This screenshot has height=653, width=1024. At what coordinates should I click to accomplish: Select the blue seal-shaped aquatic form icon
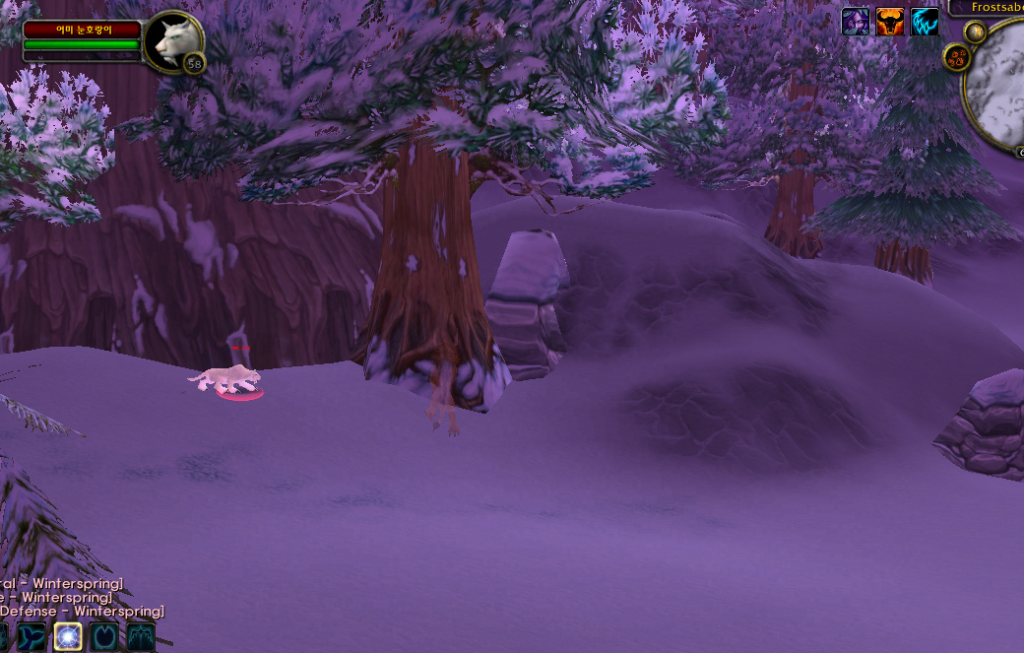click(31, 636)
